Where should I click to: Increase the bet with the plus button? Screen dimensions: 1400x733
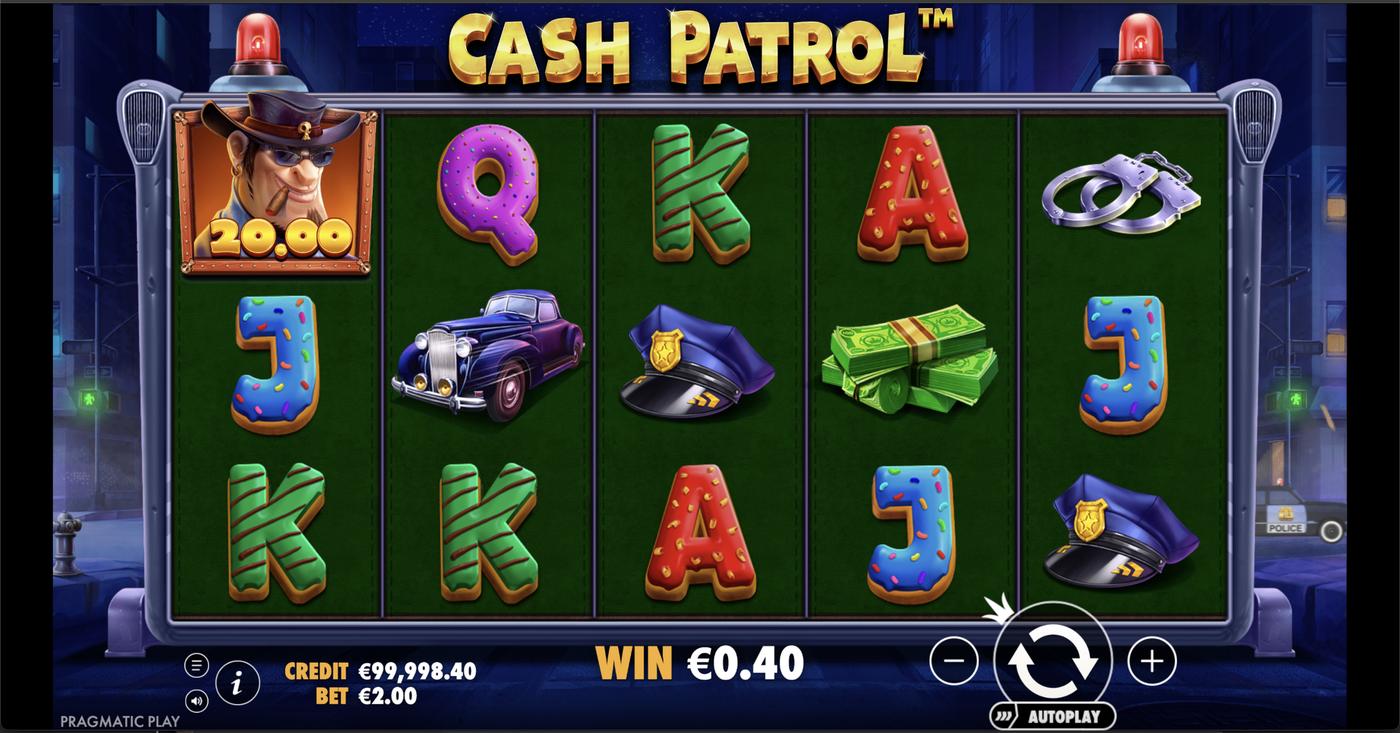[1150, 660]
